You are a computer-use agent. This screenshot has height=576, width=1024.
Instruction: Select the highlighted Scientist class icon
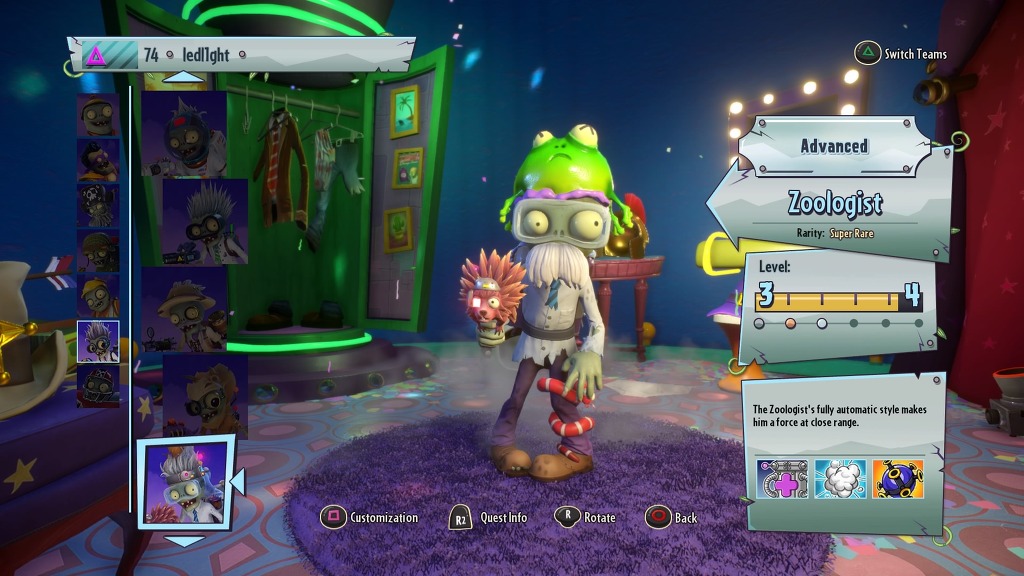98,341
